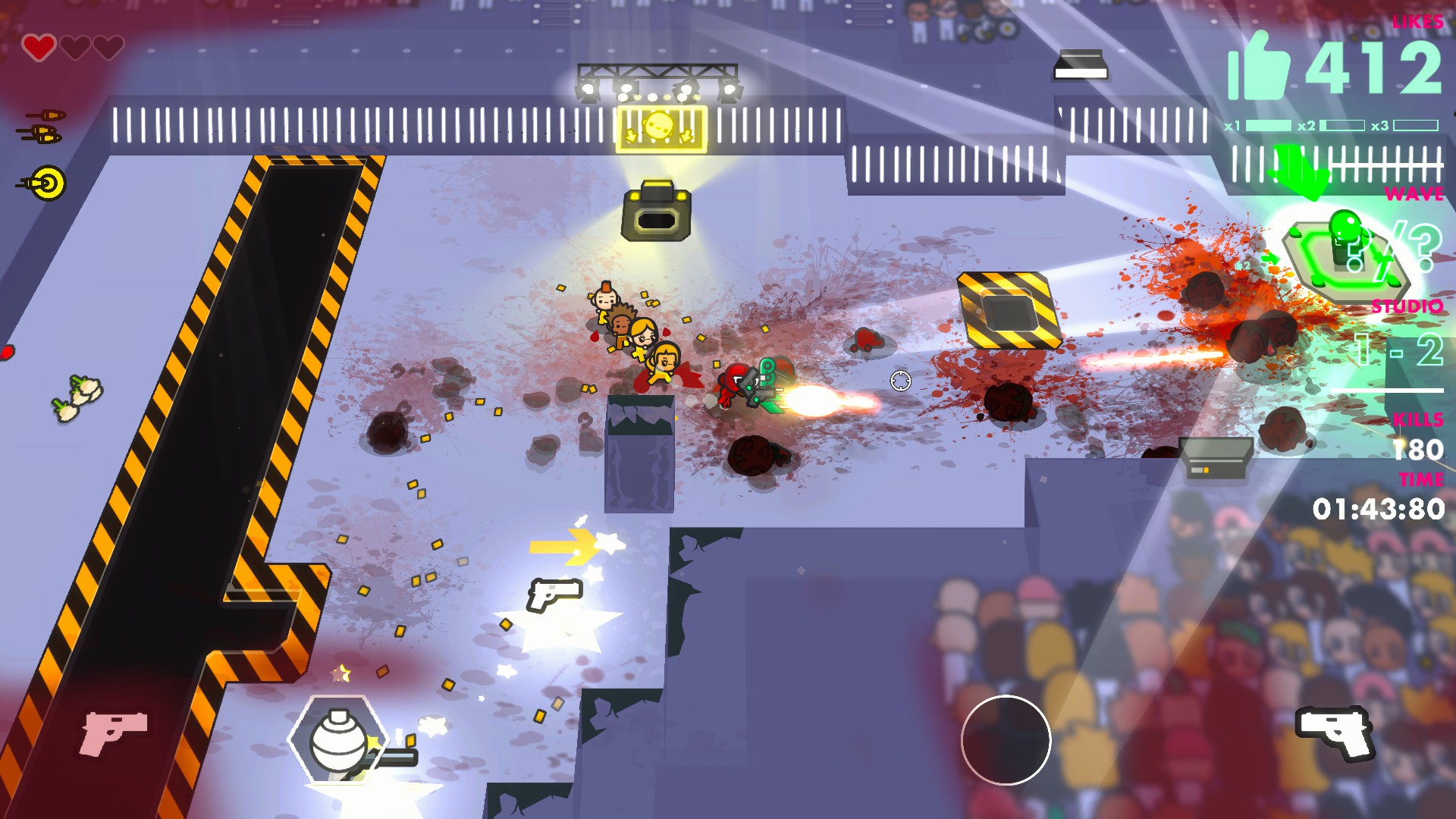Click the yellow target perk icon
Viewport: 1456px width, 819px height.
(48, 184)
